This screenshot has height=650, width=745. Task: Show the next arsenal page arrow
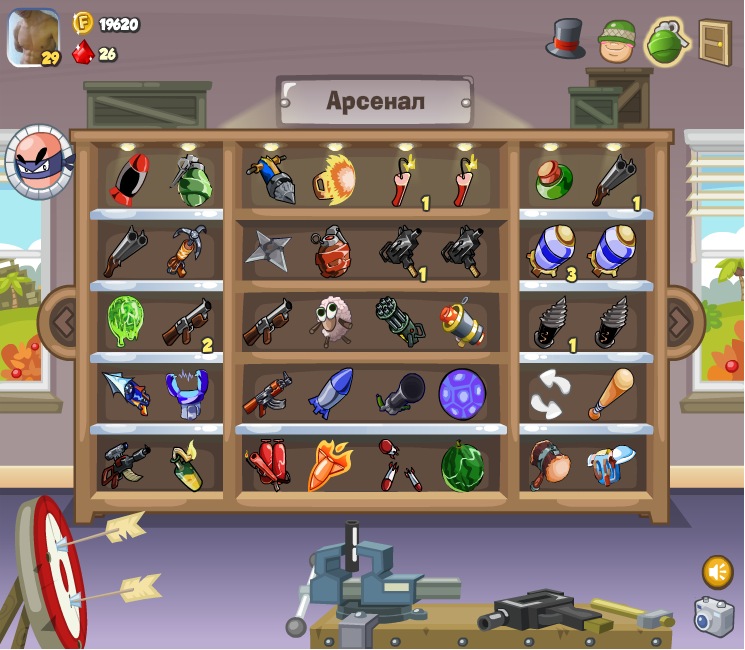click(680, 322)
